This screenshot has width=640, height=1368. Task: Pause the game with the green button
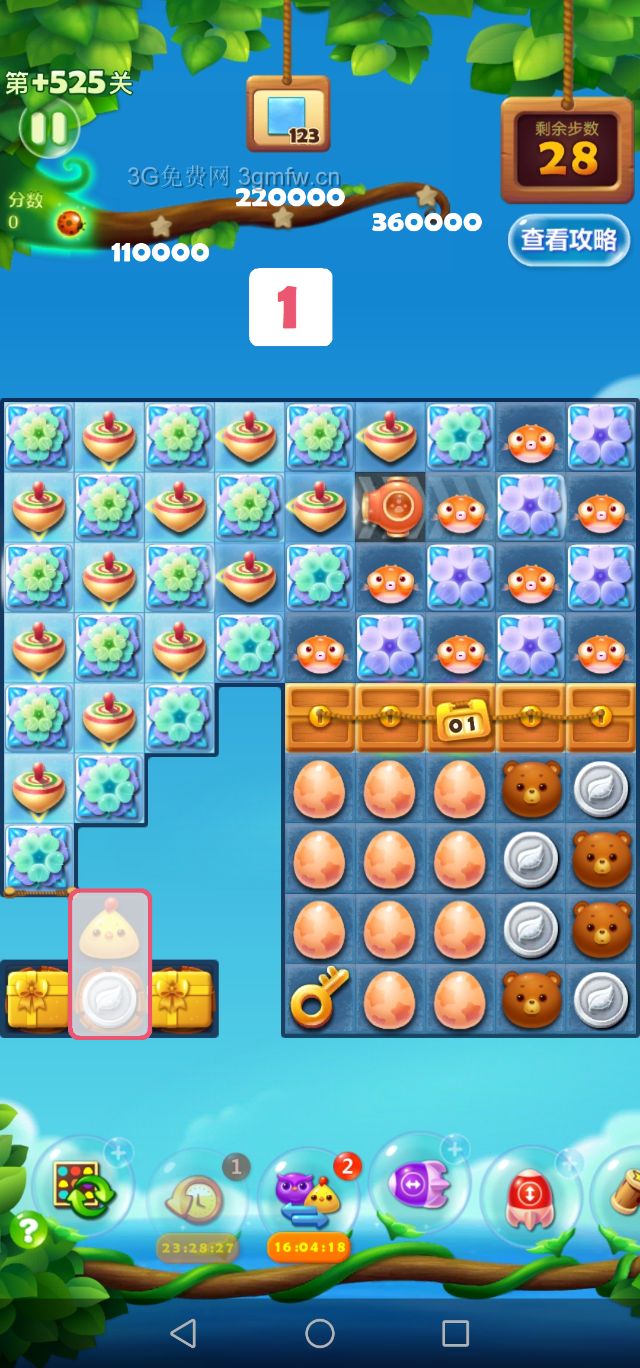(47, 128)
